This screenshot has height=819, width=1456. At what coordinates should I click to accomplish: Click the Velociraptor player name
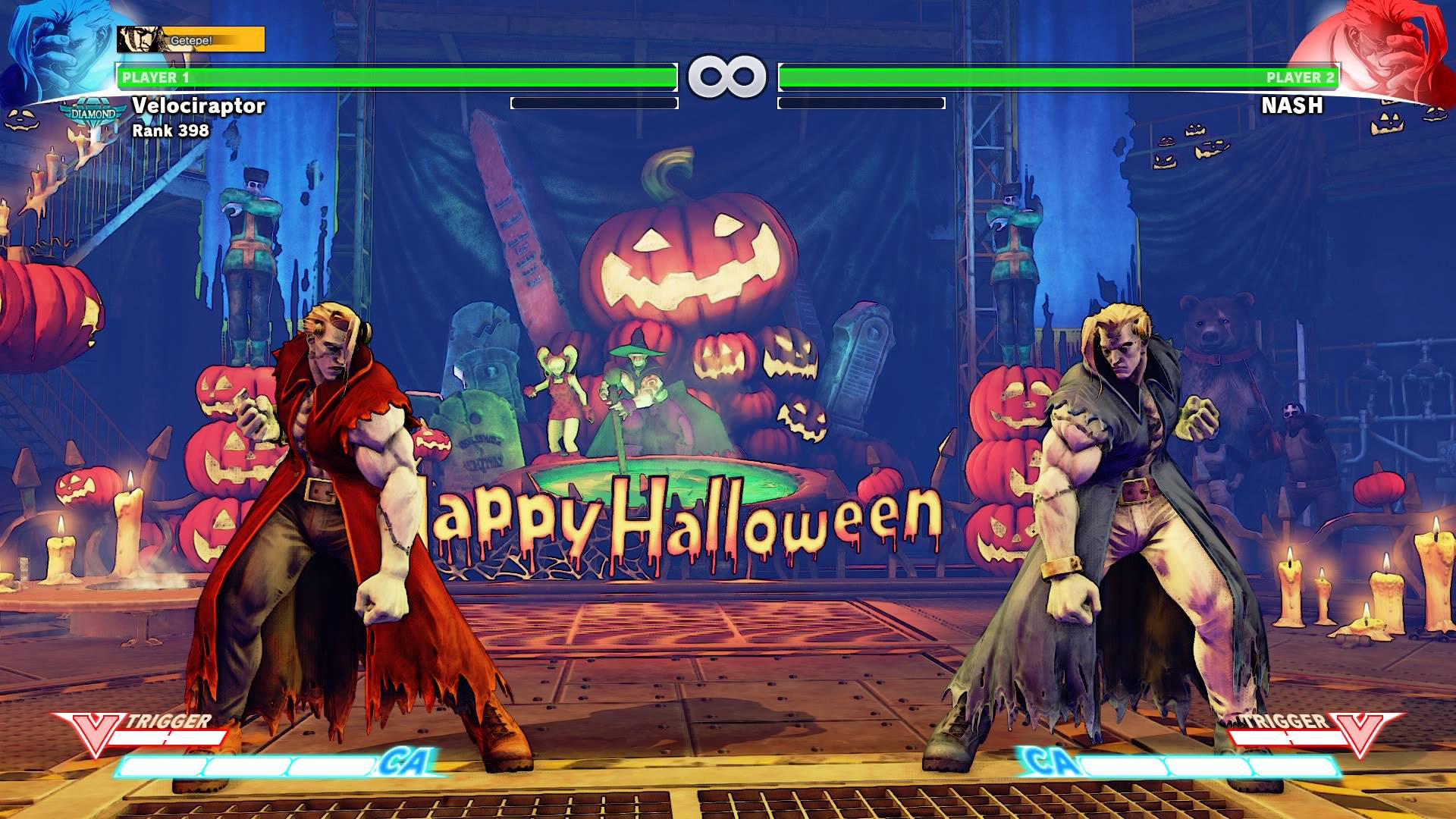[199, 107]
